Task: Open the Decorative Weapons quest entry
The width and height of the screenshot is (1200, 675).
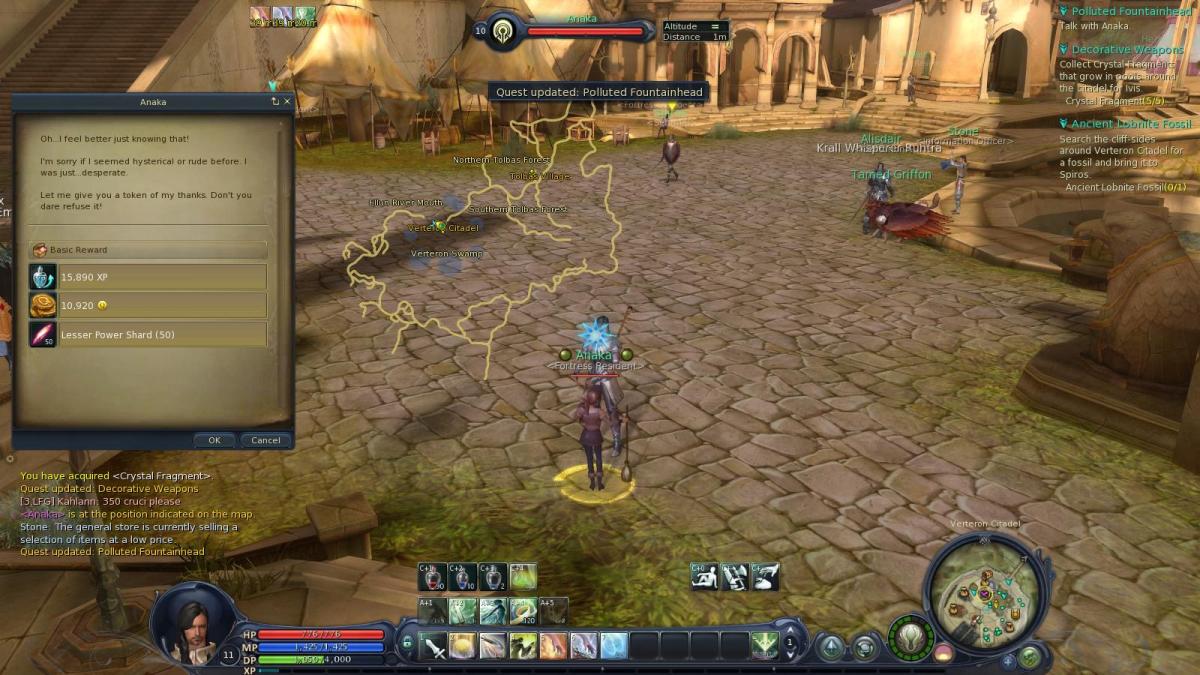Action: pyautogui.click(x=1127, y=49)
